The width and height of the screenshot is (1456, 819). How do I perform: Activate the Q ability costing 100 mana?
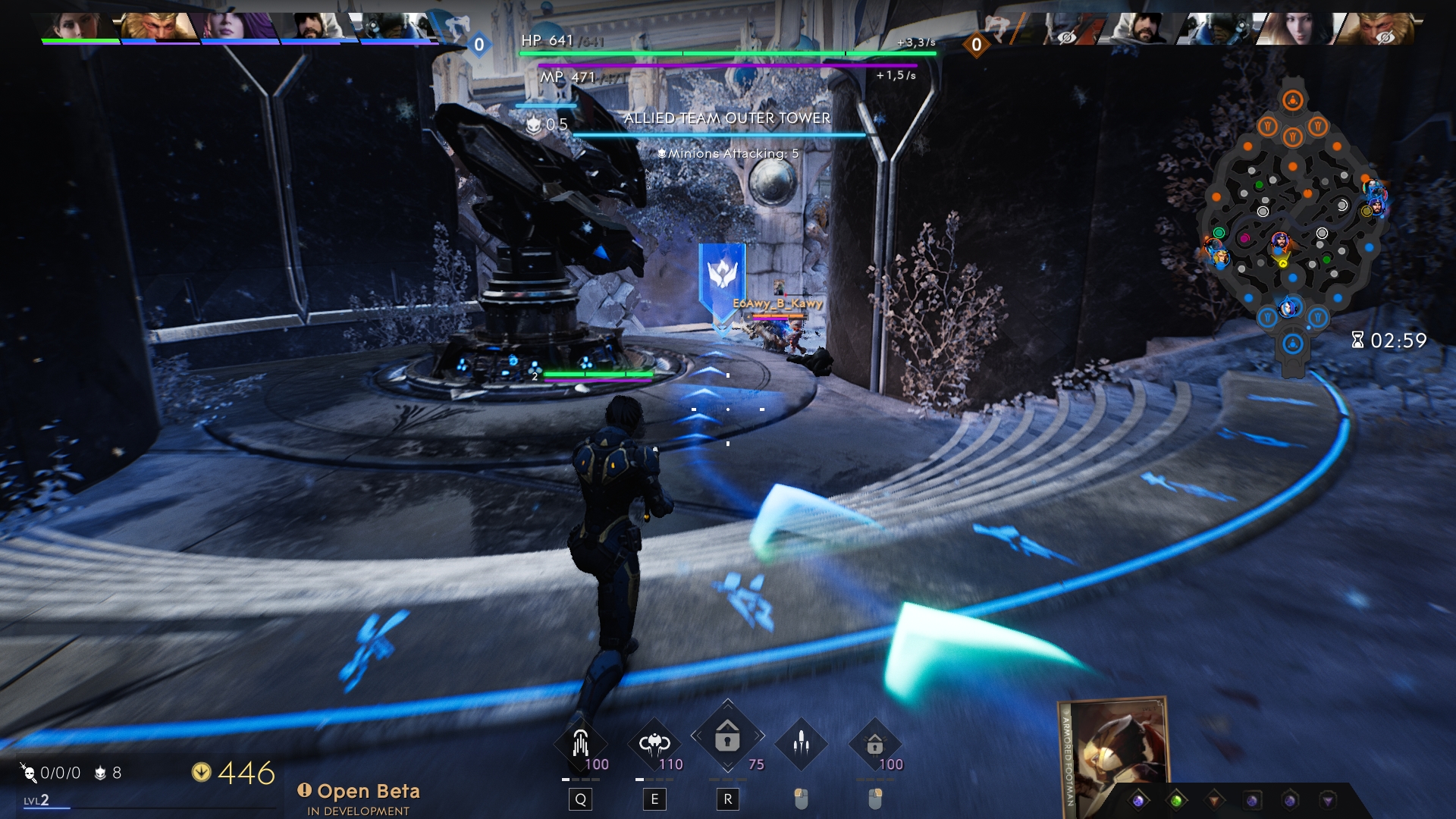point(581,743)
